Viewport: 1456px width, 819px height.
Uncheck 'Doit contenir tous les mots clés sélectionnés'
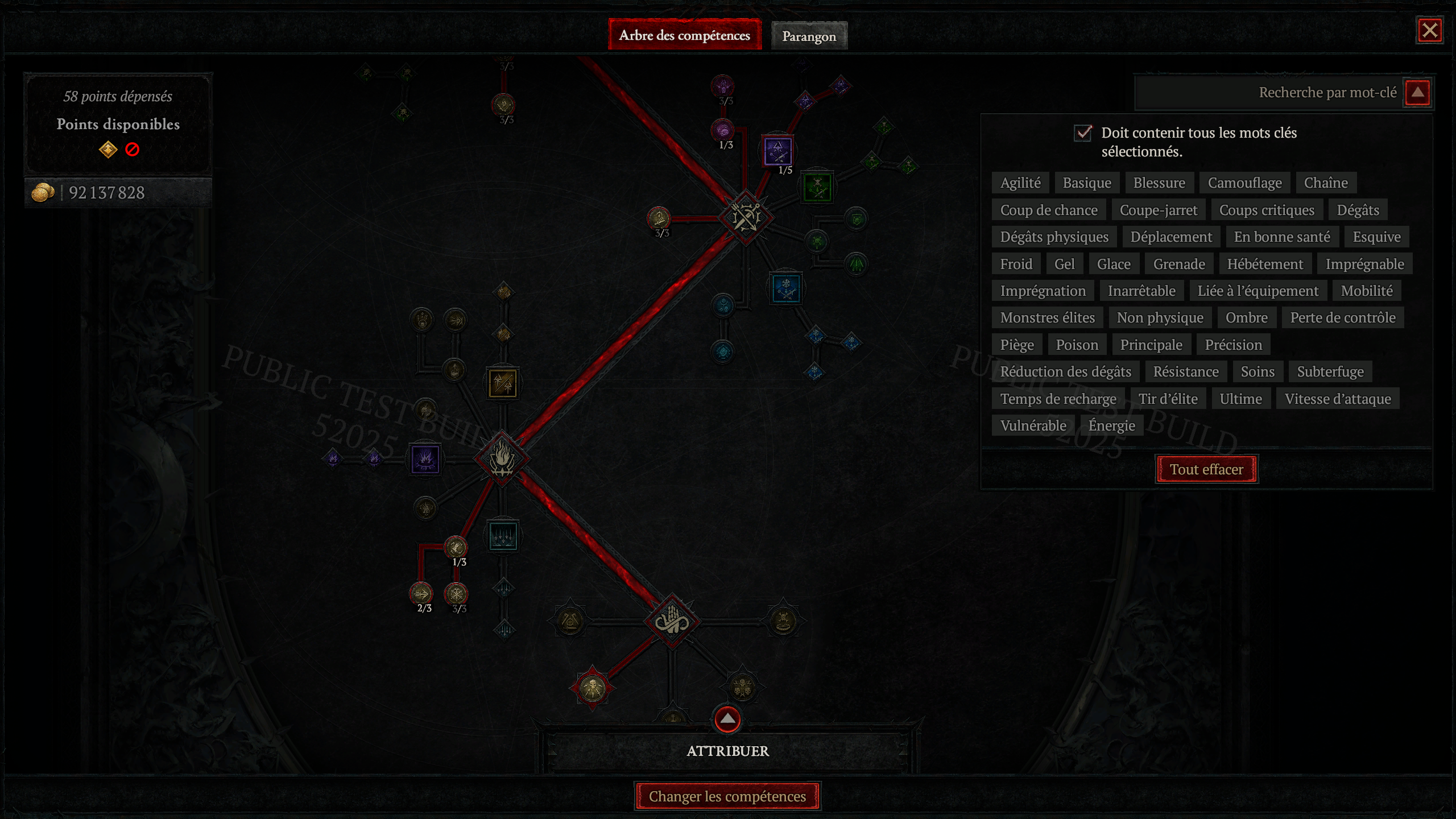tap(1084, 134)
